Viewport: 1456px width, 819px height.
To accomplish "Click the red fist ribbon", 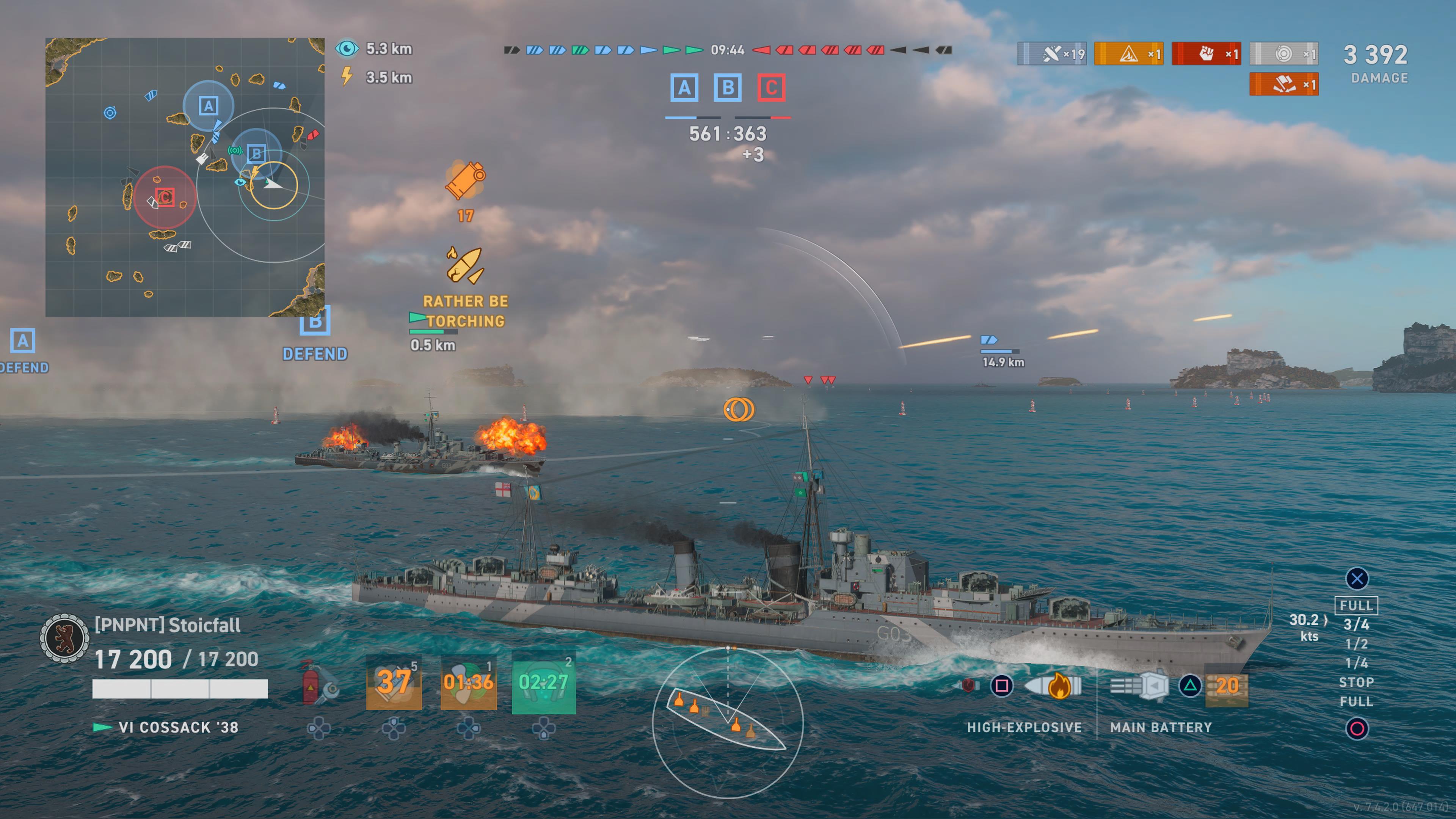I will click(1206, 54).
